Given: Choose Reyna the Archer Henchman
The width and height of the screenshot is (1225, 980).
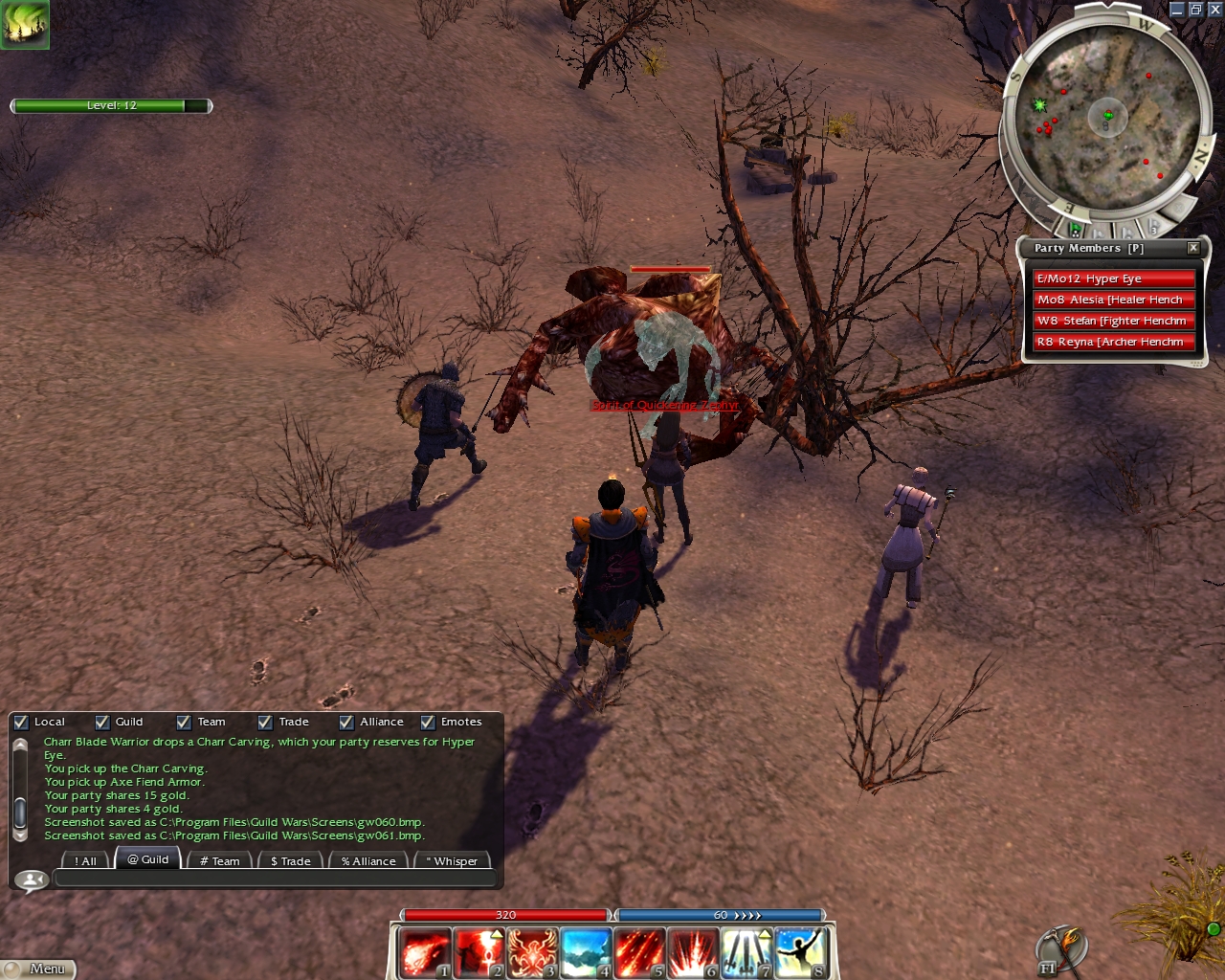Looking at the screenshot, I should pyautogui.click(x=1113, y=342).
